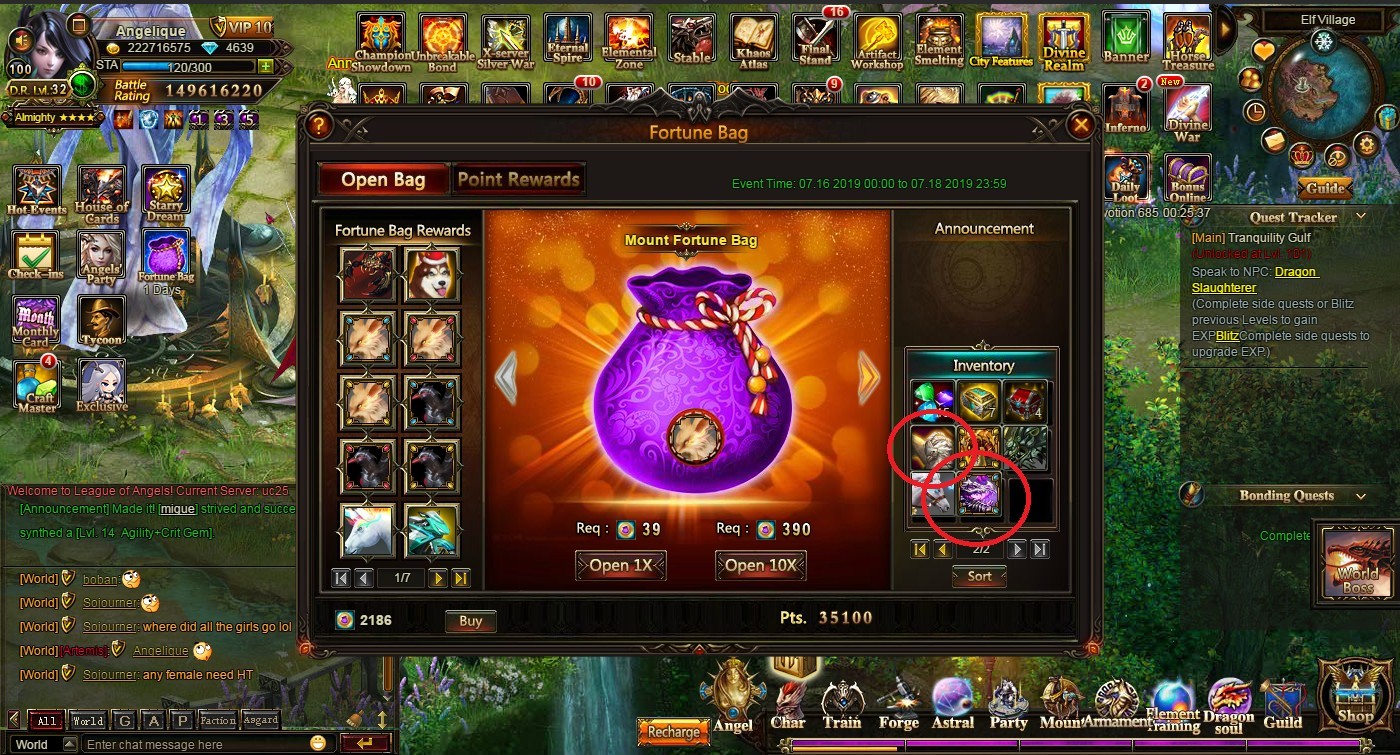
Task: Show the previous fortune bag type
Action: click(x=507, y=378)
